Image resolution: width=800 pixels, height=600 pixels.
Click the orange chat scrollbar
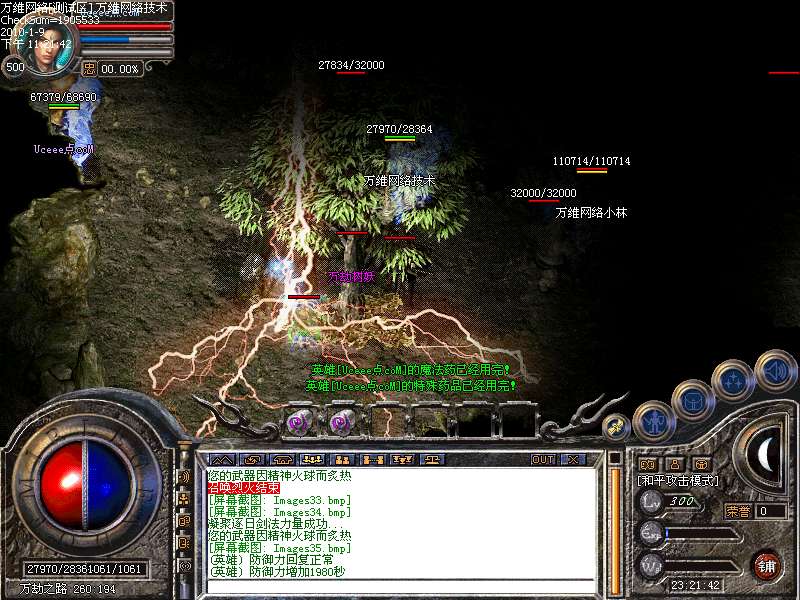(x=616, y=520)
